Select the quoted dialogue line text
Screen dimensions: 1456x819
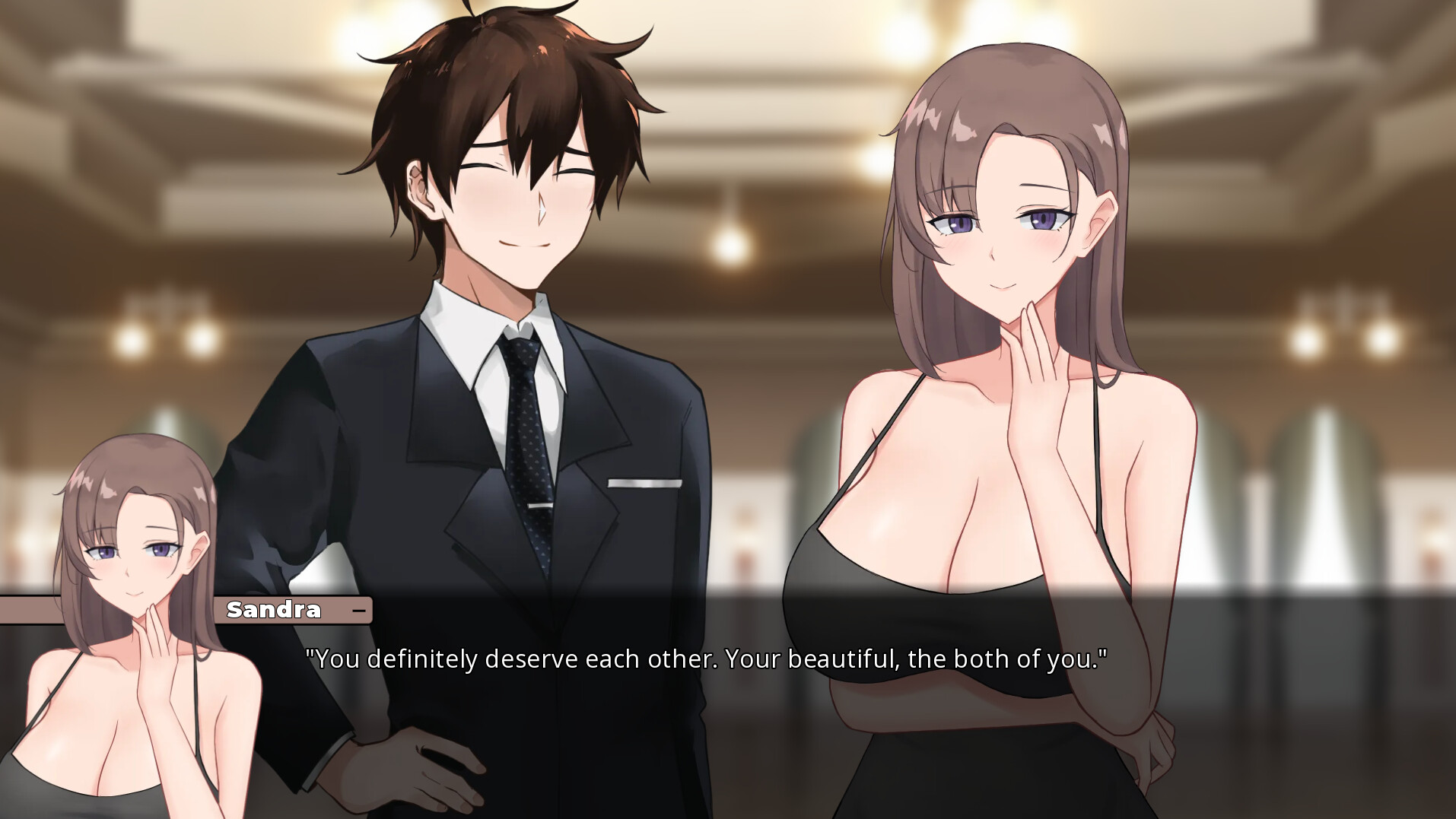[x=706, y=659]
